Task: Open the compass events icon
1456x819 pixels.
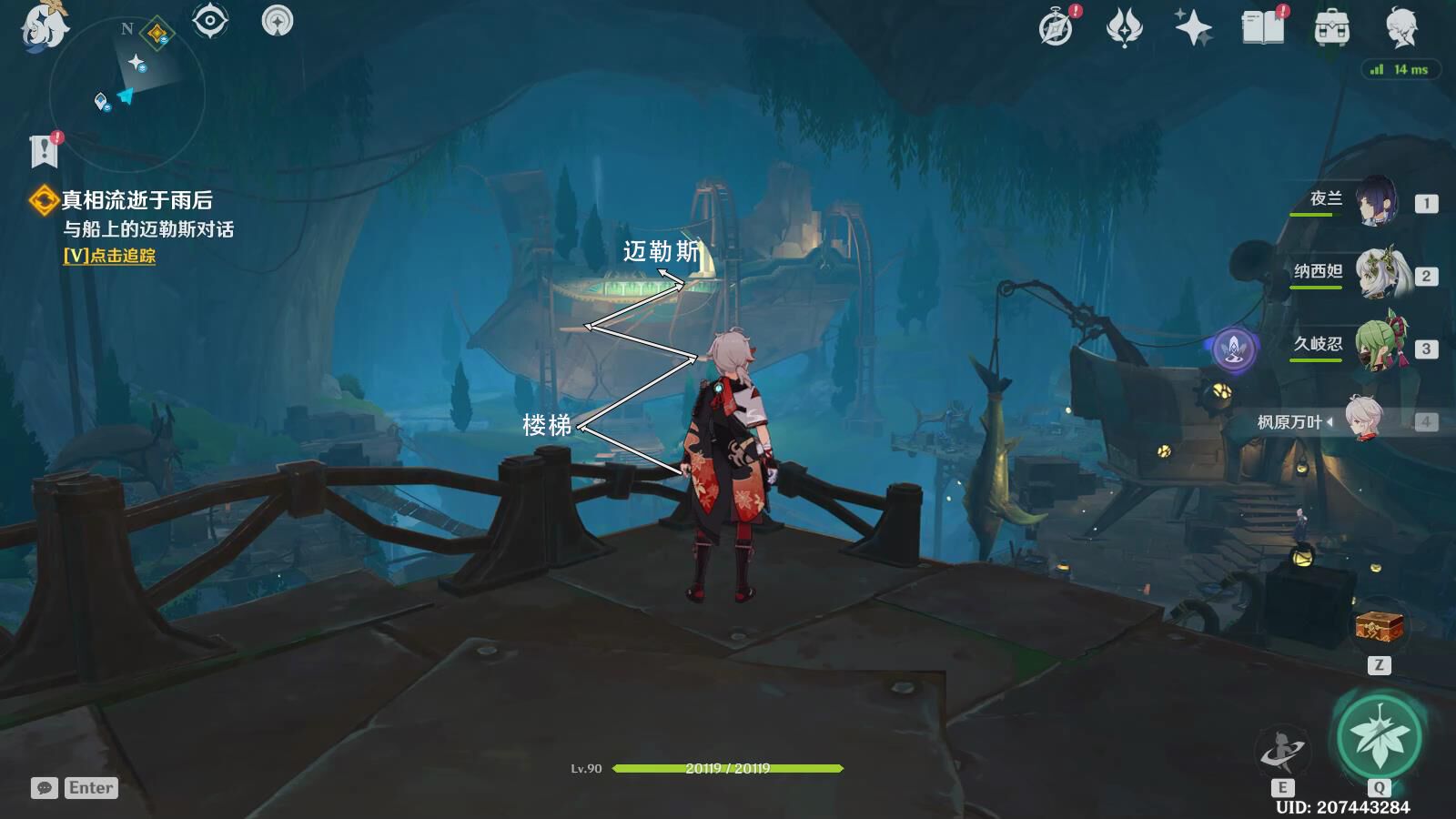Action: (1057, 27)
